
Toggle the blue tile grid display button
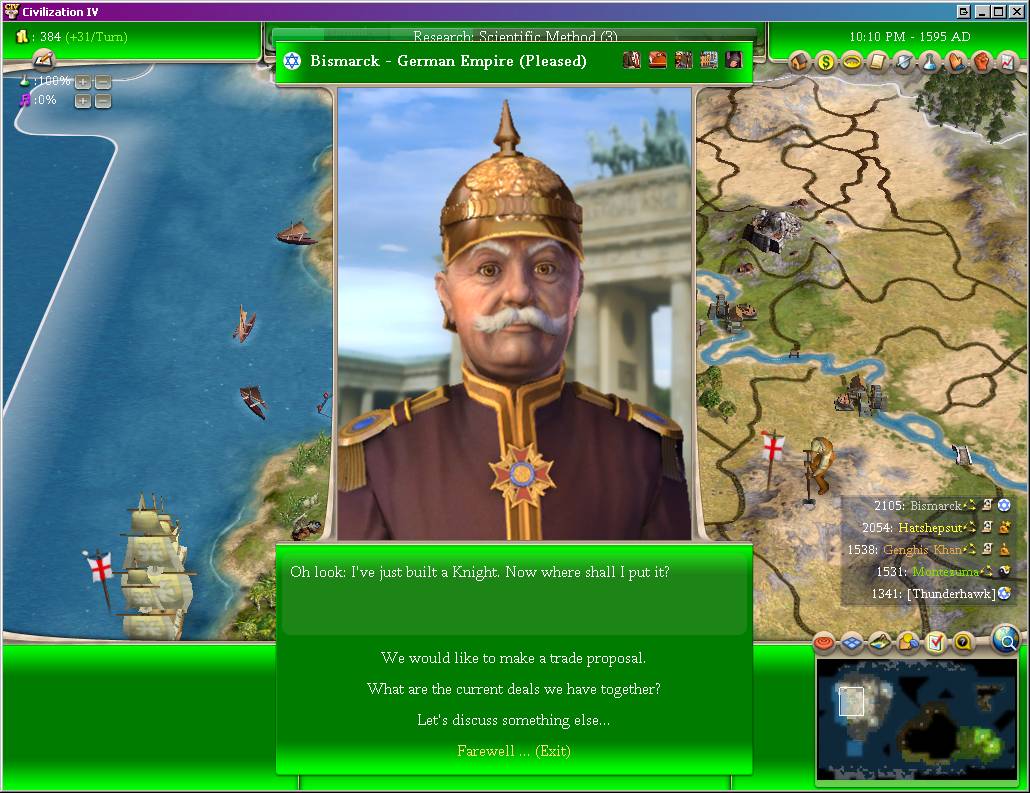coord(851,642)
